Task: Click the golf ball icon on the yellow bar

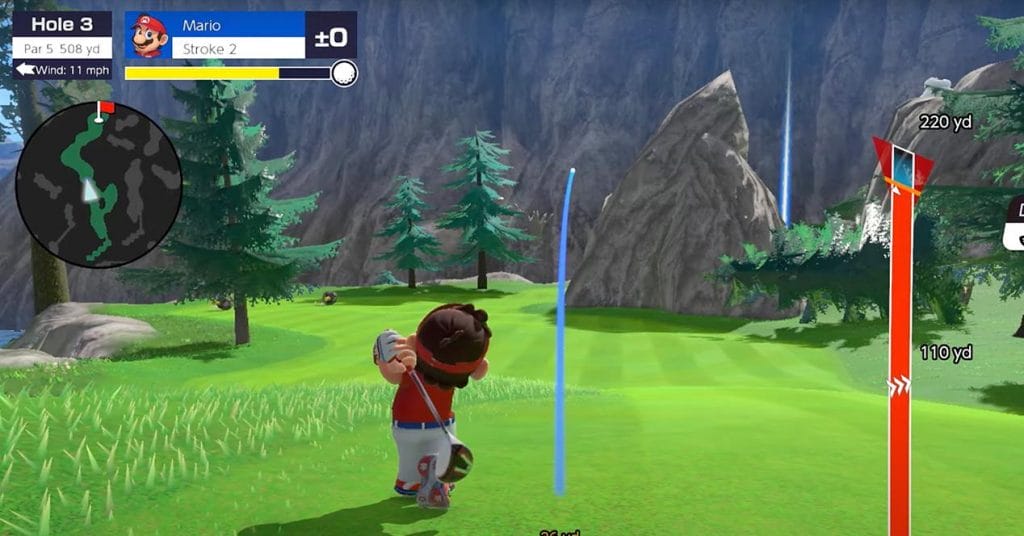Action: 343,73
